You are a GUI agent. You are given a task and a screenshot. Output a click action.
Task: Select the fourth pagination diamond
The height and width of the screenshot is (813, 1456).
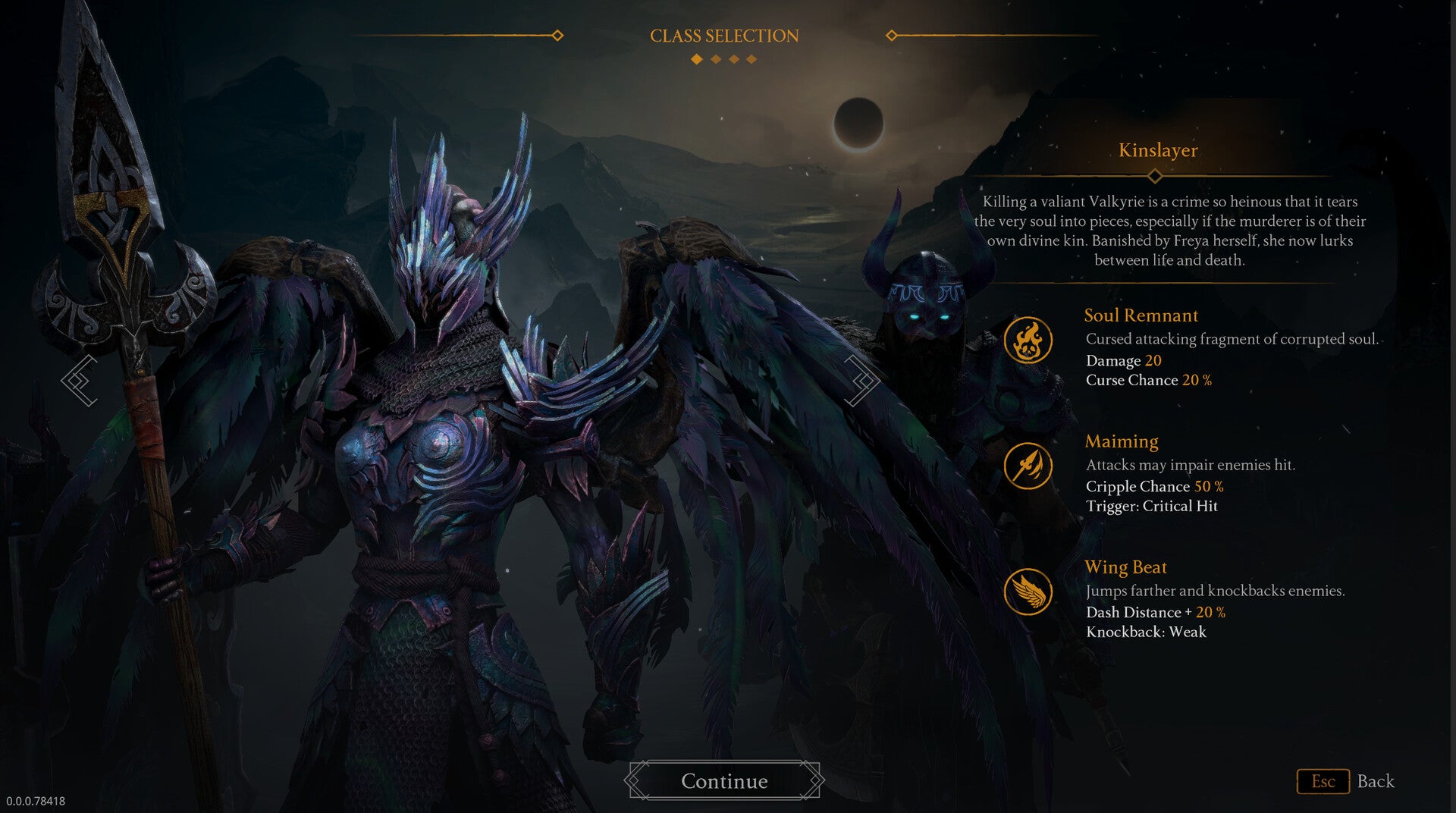(x=752, y=58)
